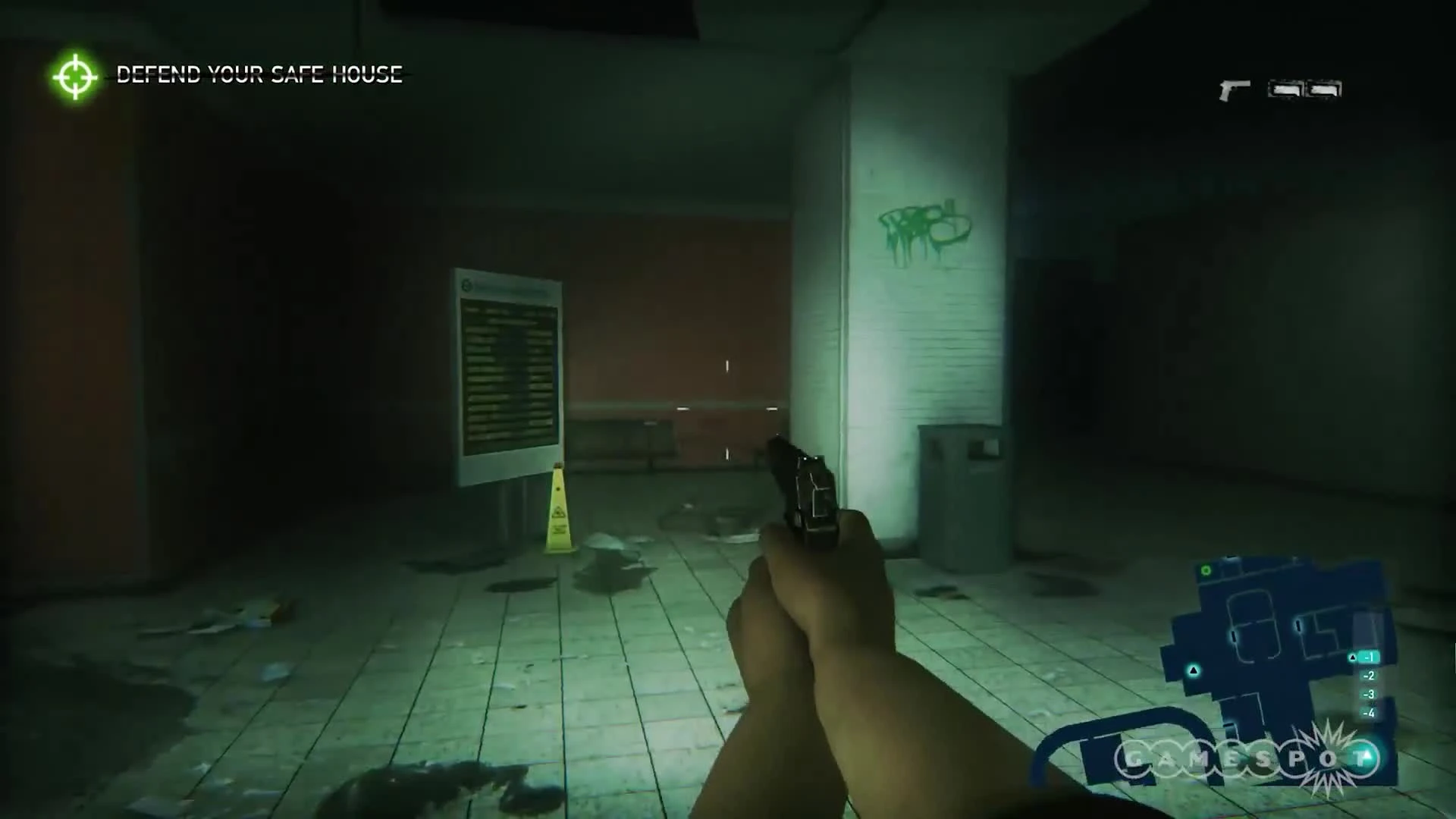Select floor -4 on the minimap
This screenshot has height=819, width=1456.
coord(1369,713)
